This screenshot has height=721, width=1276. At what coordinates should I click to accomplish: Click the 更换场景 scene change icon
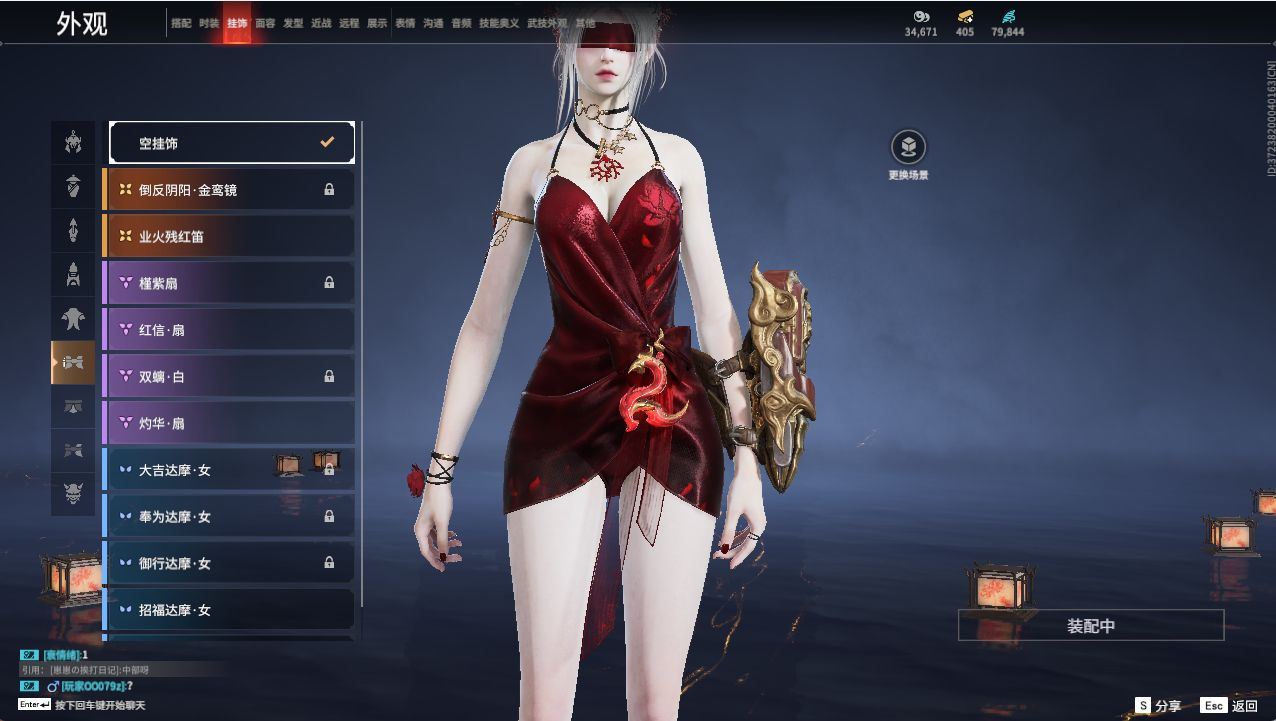click(x=908, y=148)
